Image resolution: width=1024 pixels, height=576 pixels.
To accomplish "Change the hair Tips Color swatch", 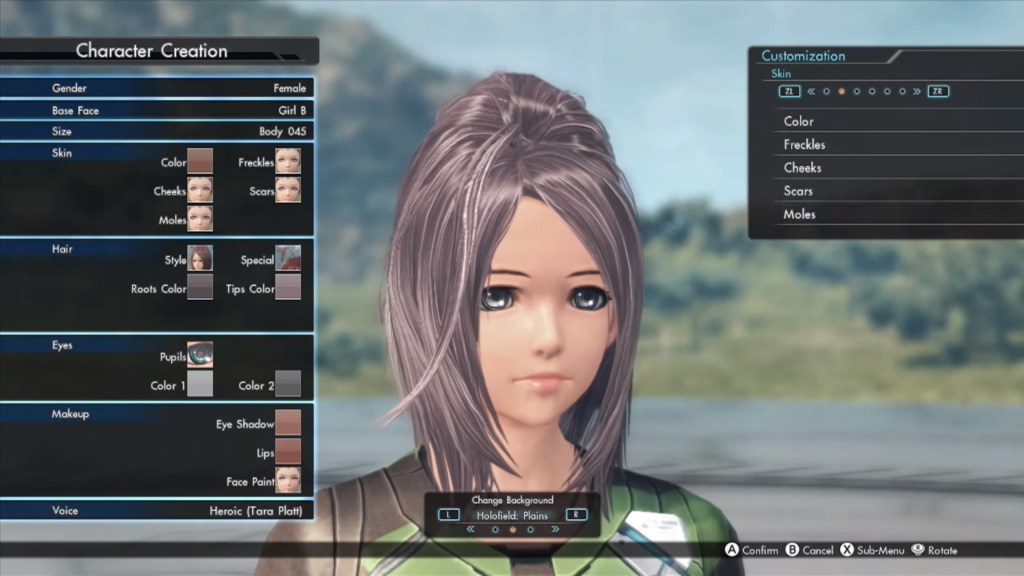I will (288, 288).
